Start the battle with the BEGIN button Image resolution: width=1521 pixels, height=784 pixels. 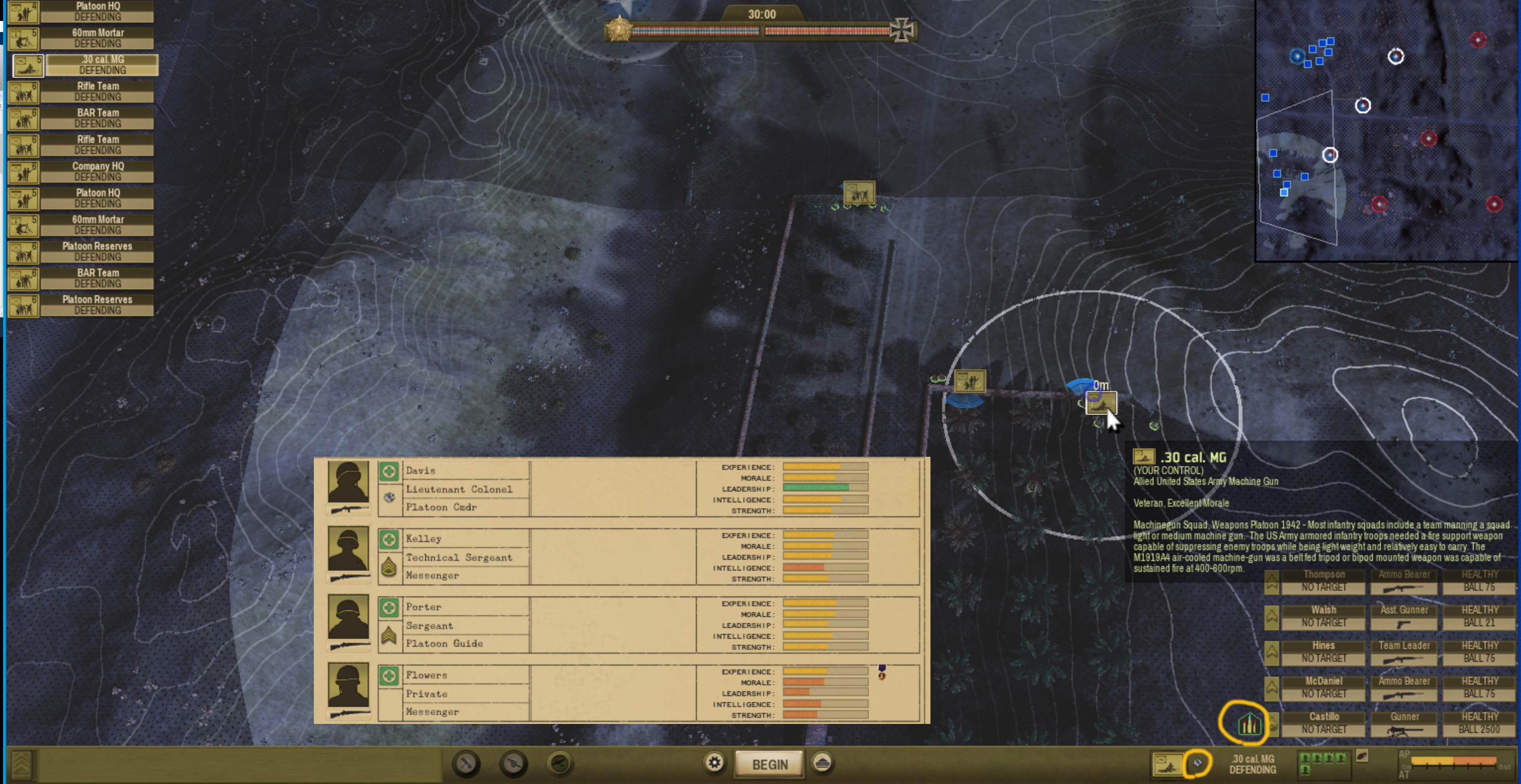(x=769, y=764)
